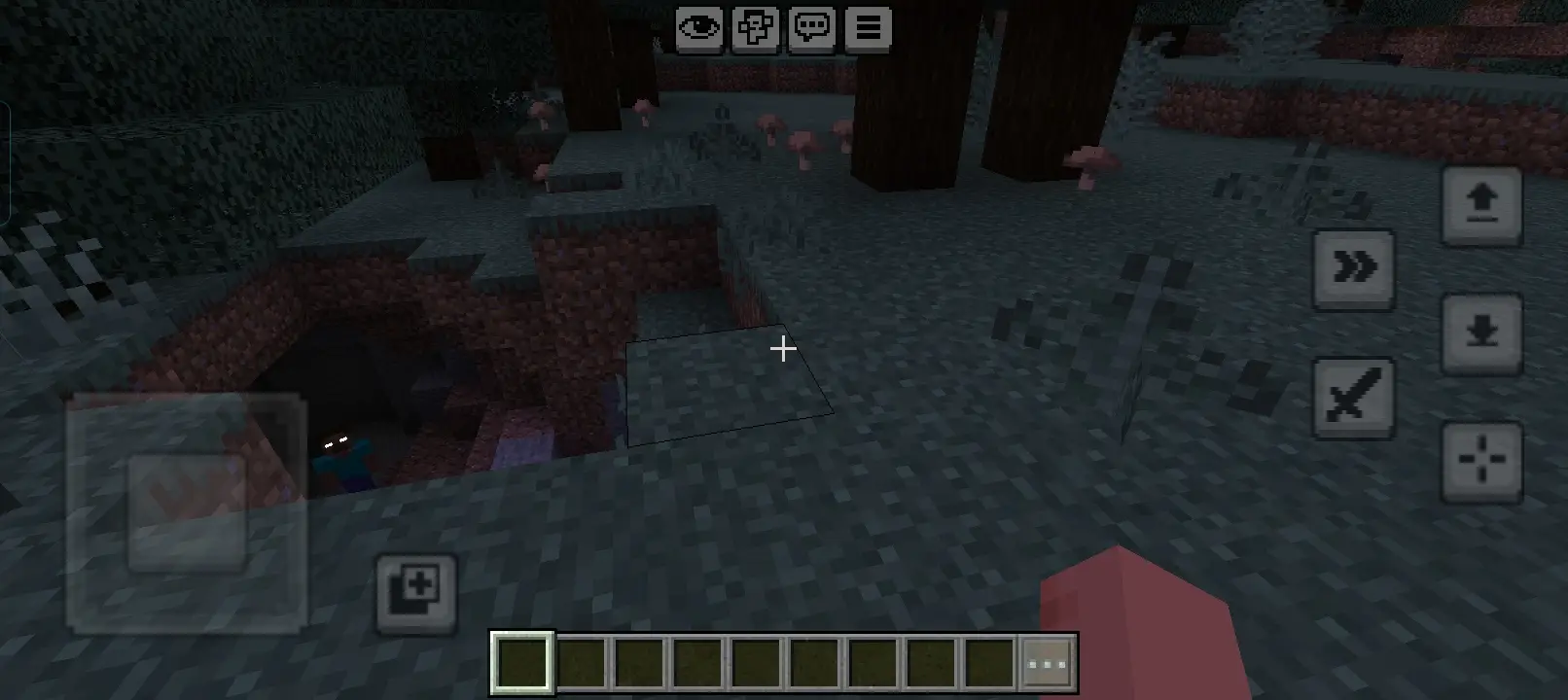Select the highlighted first hotbar slot

[x=522, y=664]
